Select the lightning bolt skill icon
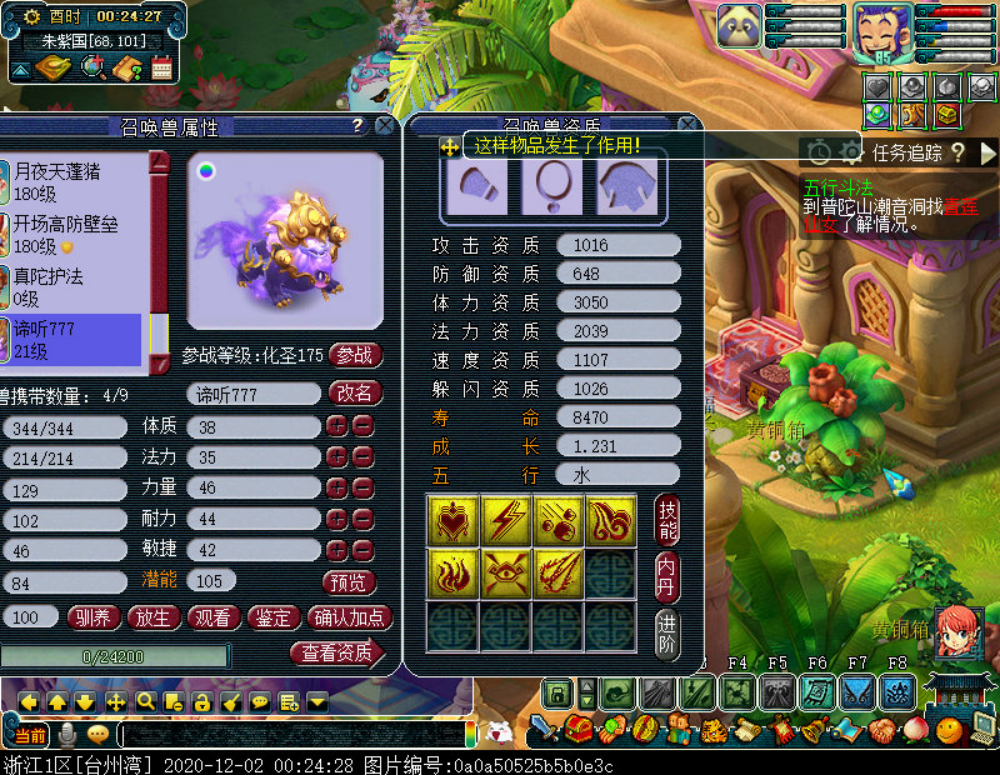 click(x=505, y=520)
